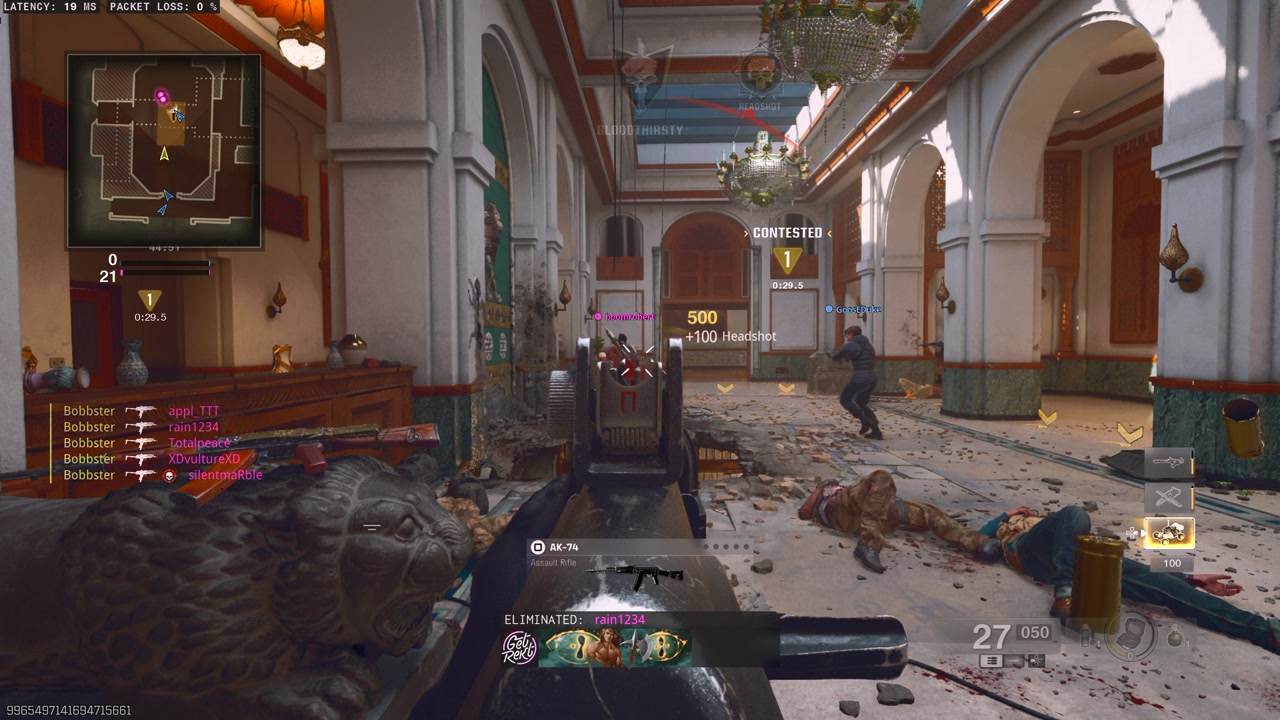Click the Headshot medal icon
Screen dimensions: 1280x720
click(x=760, y=75)
